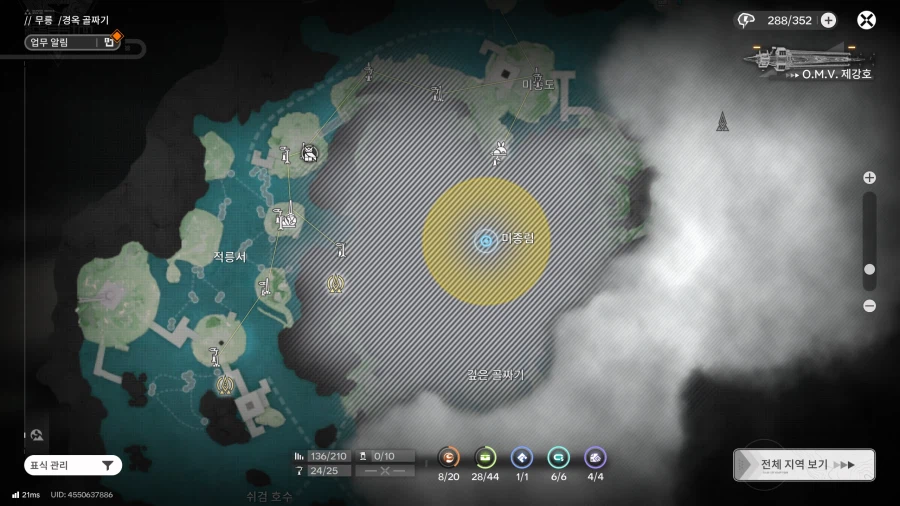Click 전체 지역 보기 view all regions button
900x506 pixels.
click(x=804, y=465)
